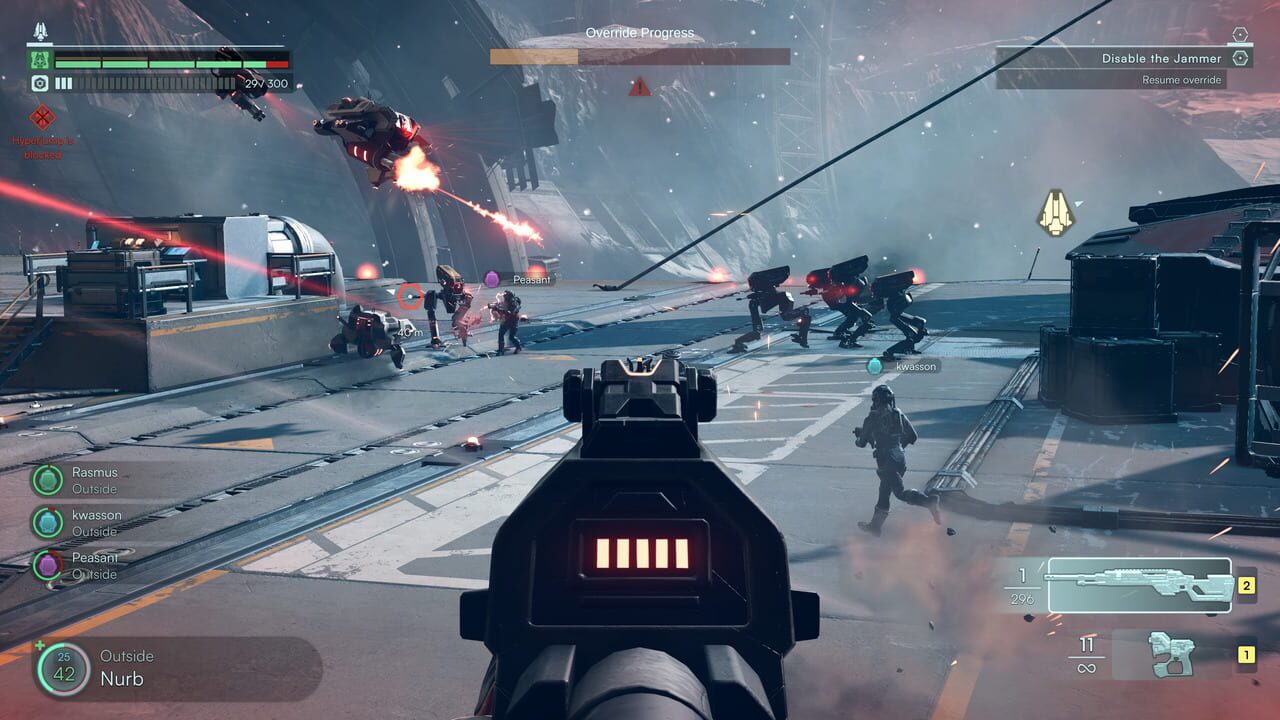Click the stim syringe icon beside ammo bar
This screenshot has width=1280, height=720.
[x=40, y=83]
